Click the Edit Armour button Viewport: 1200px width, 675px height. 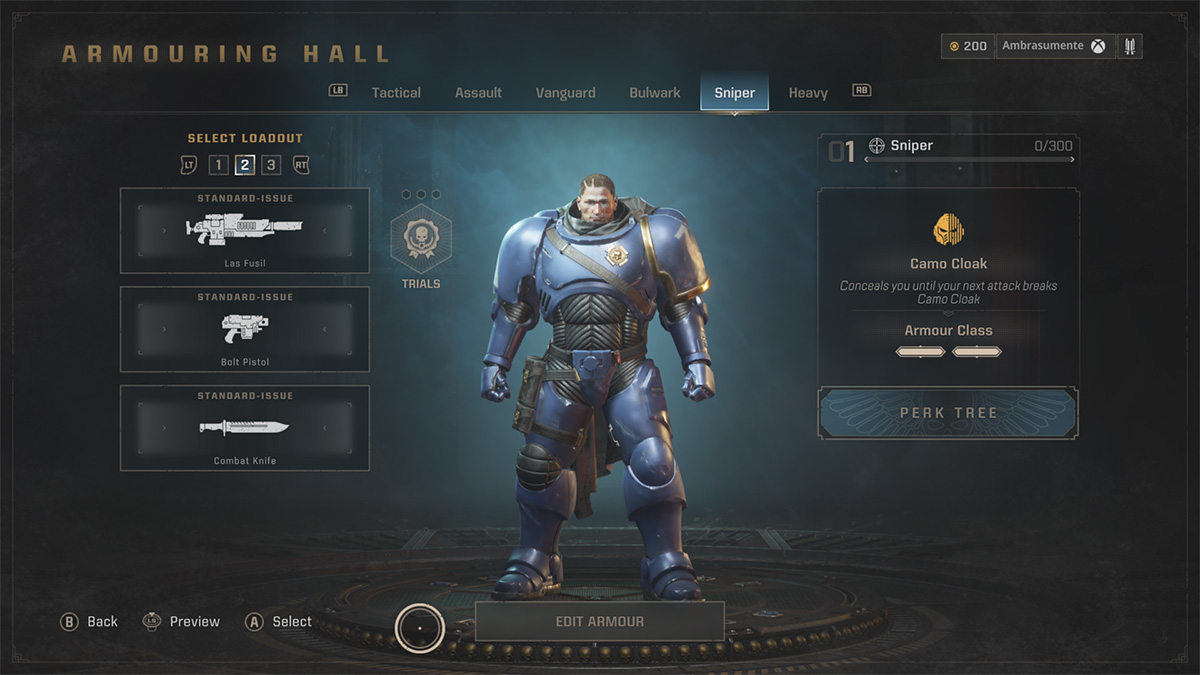(x=599, y=621)
